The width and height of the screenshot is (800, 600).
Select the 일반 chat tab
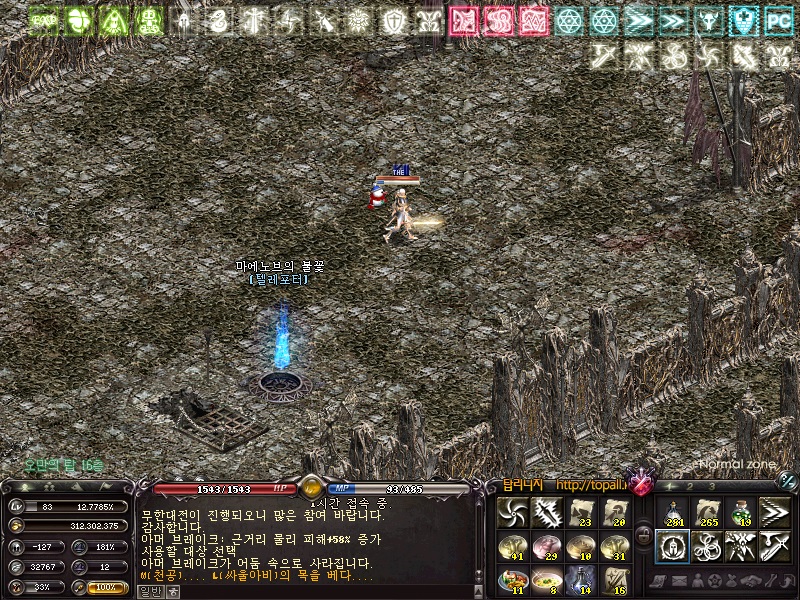pos(149,591)
